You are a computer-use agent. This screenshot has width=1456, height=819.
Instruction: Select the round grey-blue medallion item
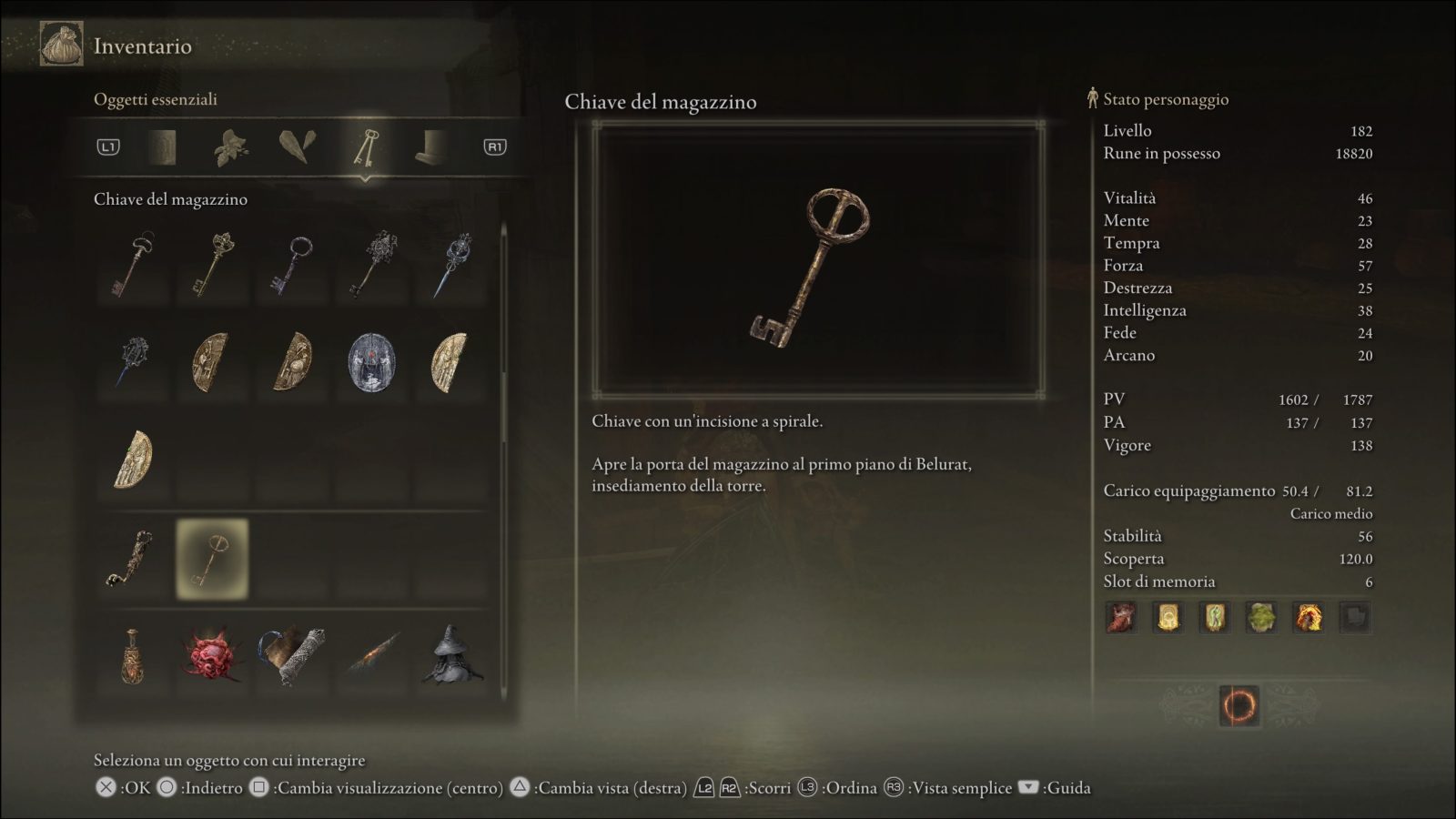coord(371,362)
